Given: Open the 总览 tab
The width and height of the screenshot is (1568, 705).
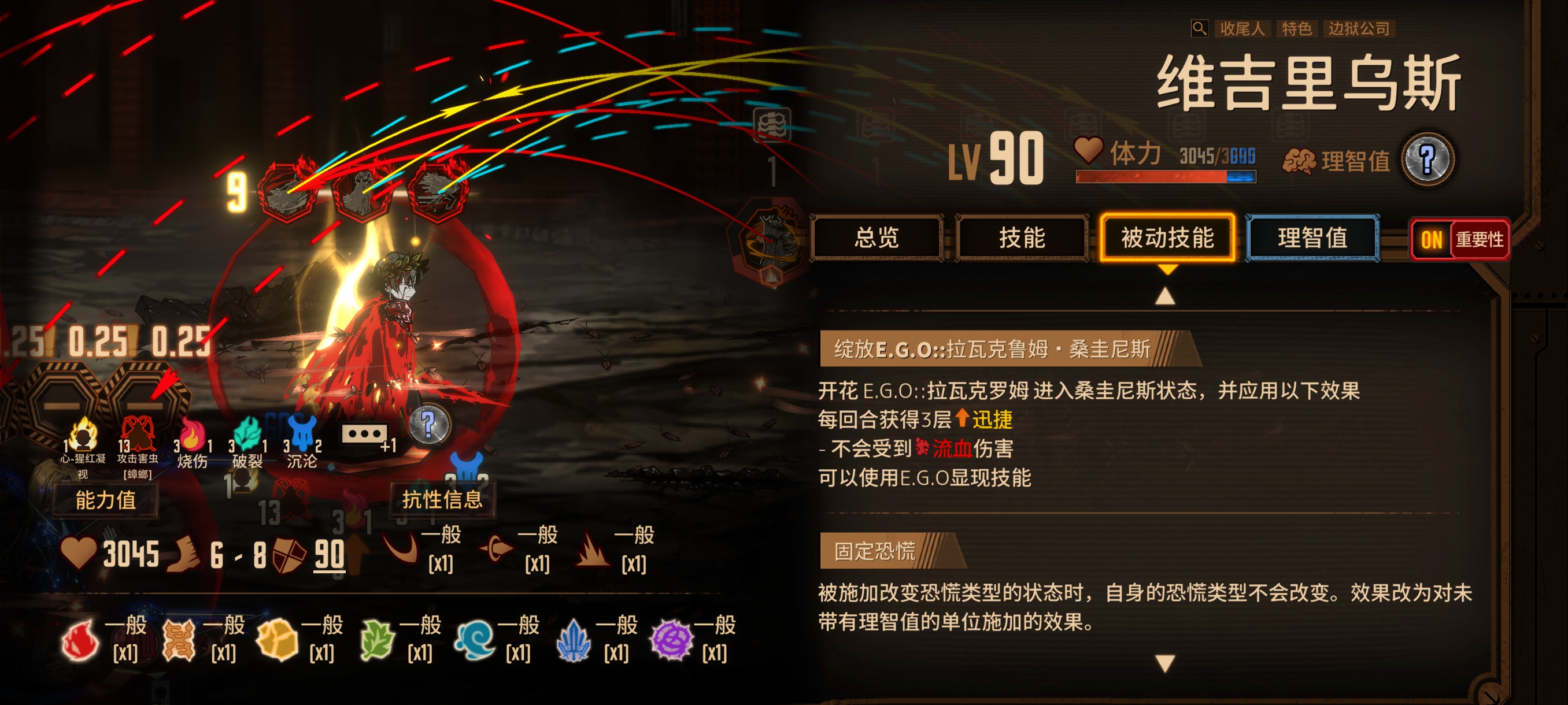Looking at the screenshot, I should 878,239.
